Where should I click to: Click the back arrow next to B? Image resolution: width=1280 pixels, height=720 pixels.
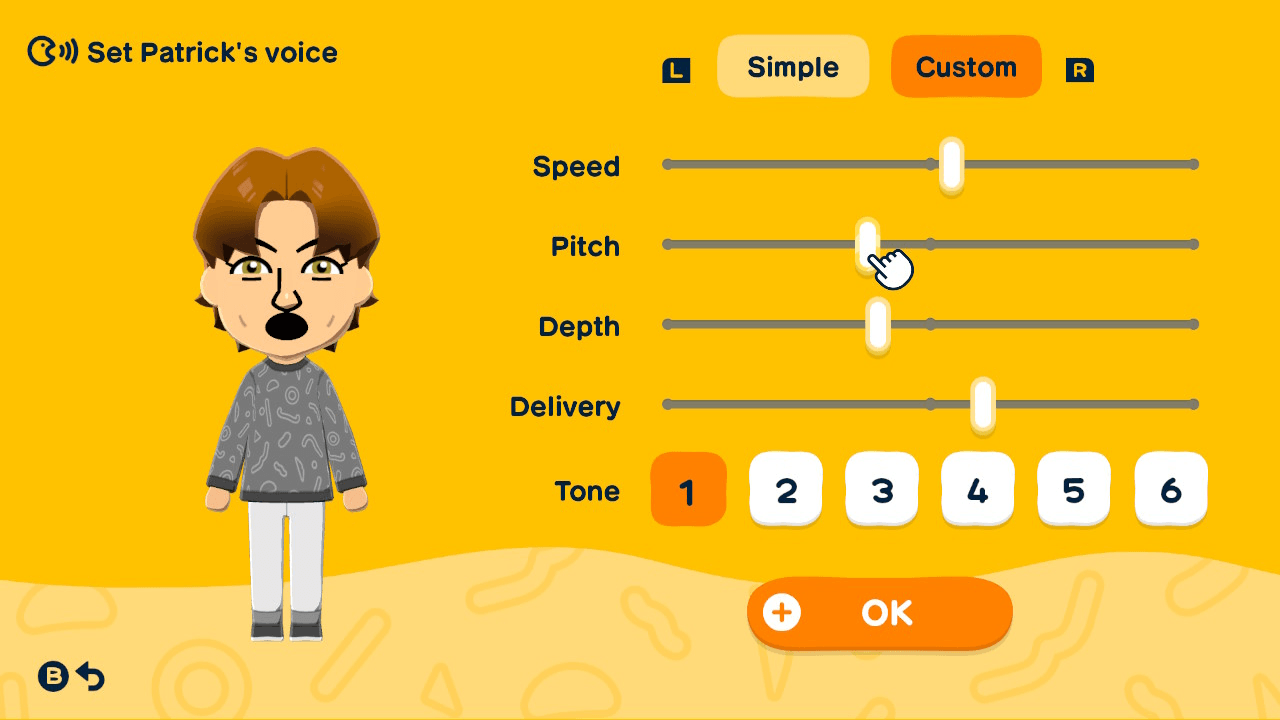[x=91, y=677]
